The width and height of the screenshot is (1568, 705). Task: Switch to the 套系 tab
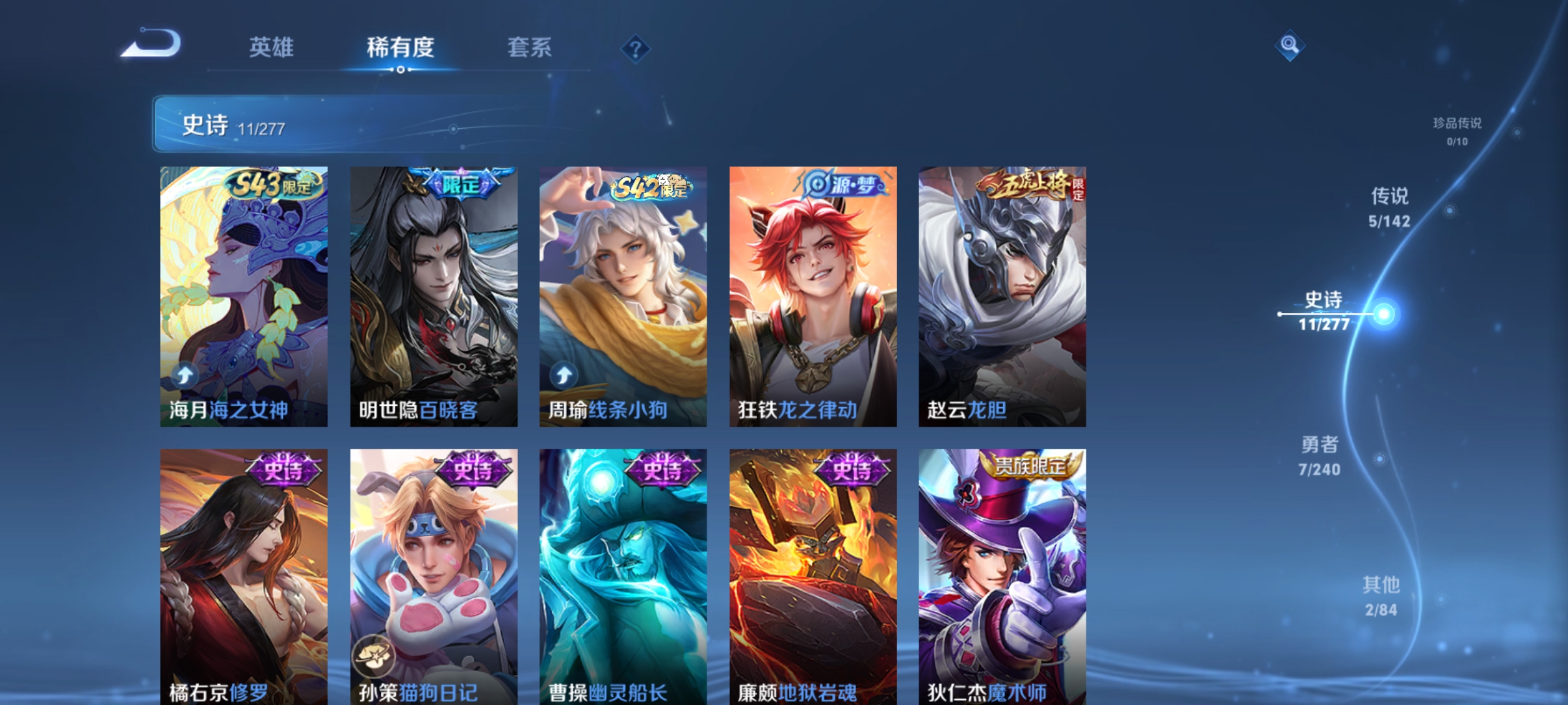point(530,47)
